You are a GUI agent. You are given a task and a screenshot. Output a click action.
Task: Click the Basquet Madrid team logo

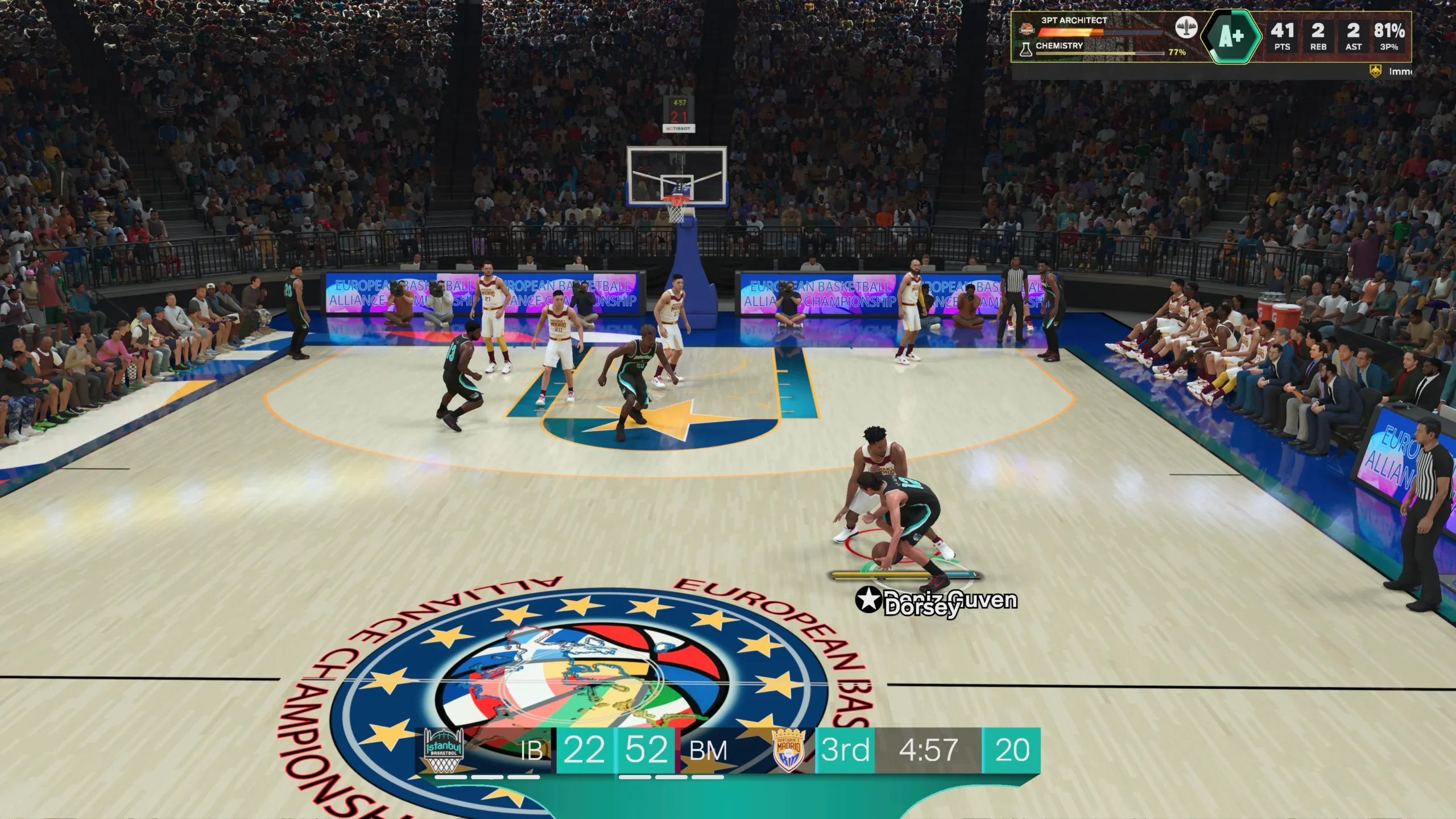[789, 750]
